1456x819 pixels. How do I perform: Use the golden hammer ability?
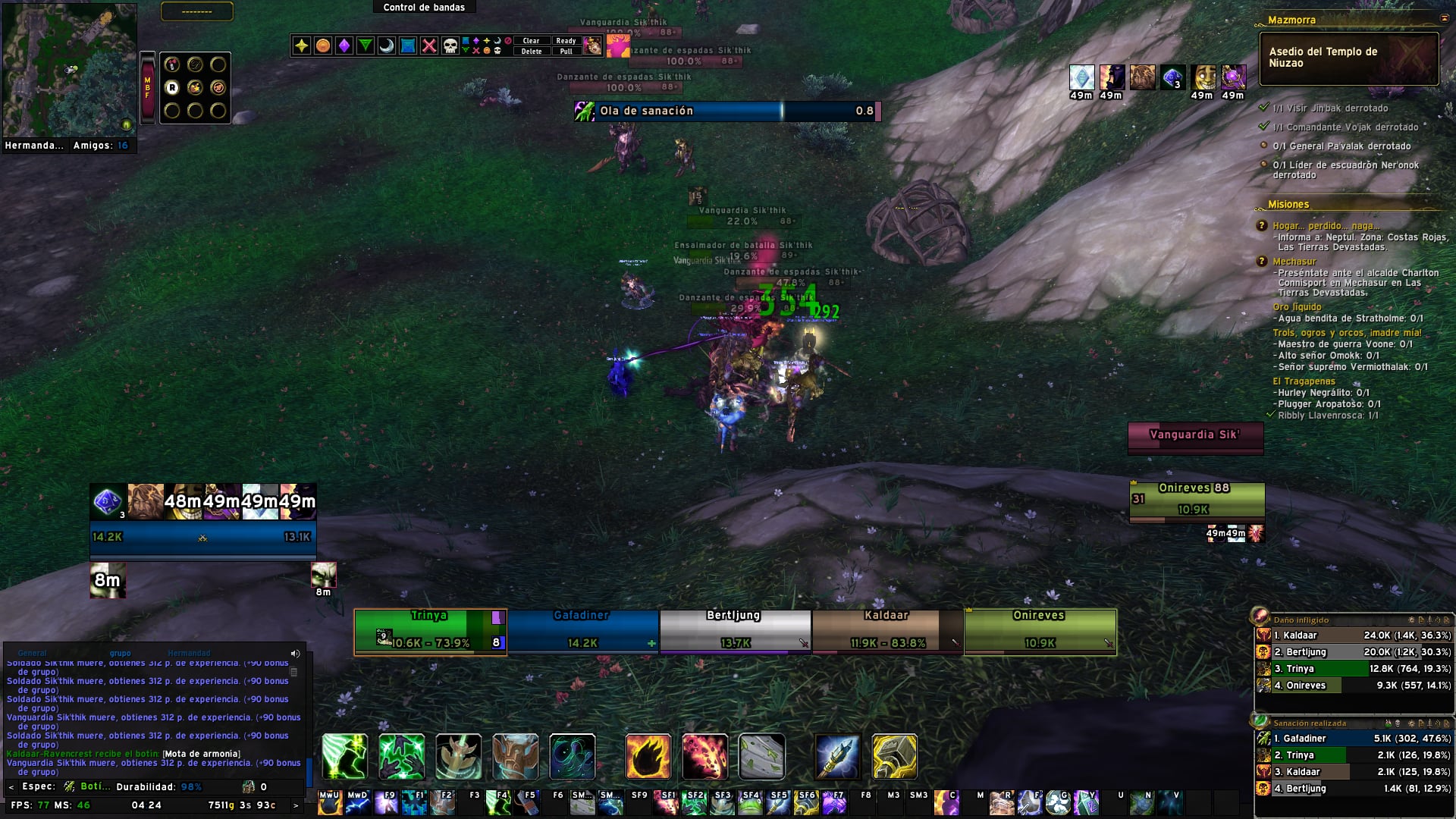click(894, 757)
